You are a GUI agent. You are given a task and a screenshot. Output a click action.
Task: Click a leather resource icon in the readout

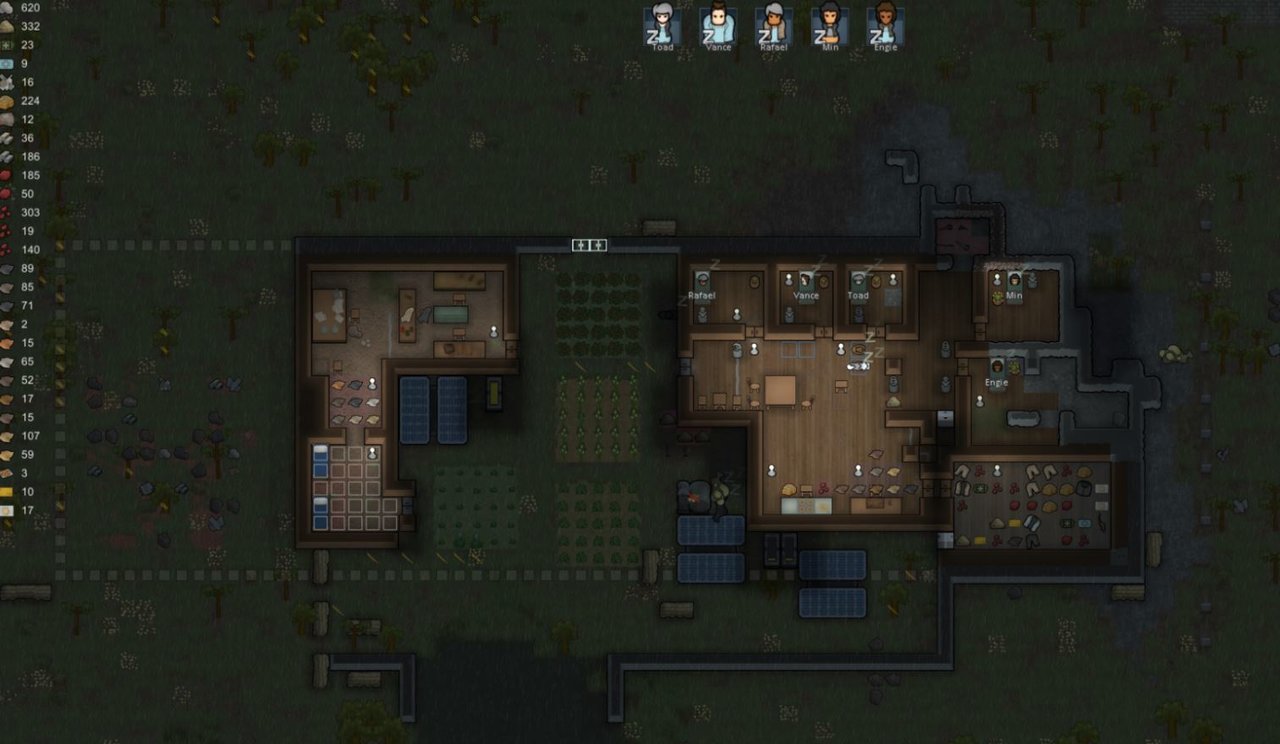point(8,268)
